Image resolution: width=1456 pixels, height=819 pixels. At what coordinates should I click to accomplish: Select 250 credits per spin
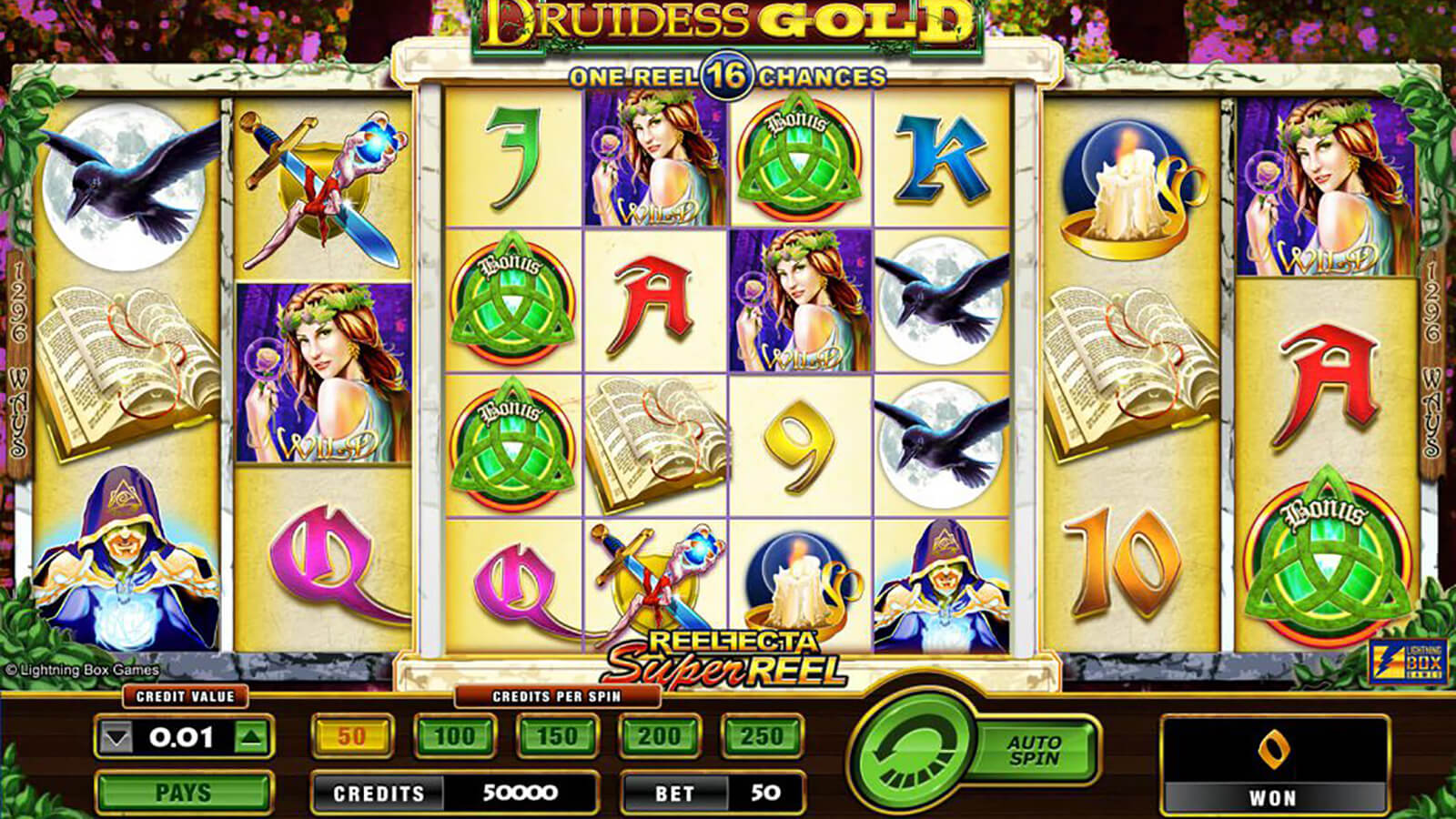(x=762, y=736)
